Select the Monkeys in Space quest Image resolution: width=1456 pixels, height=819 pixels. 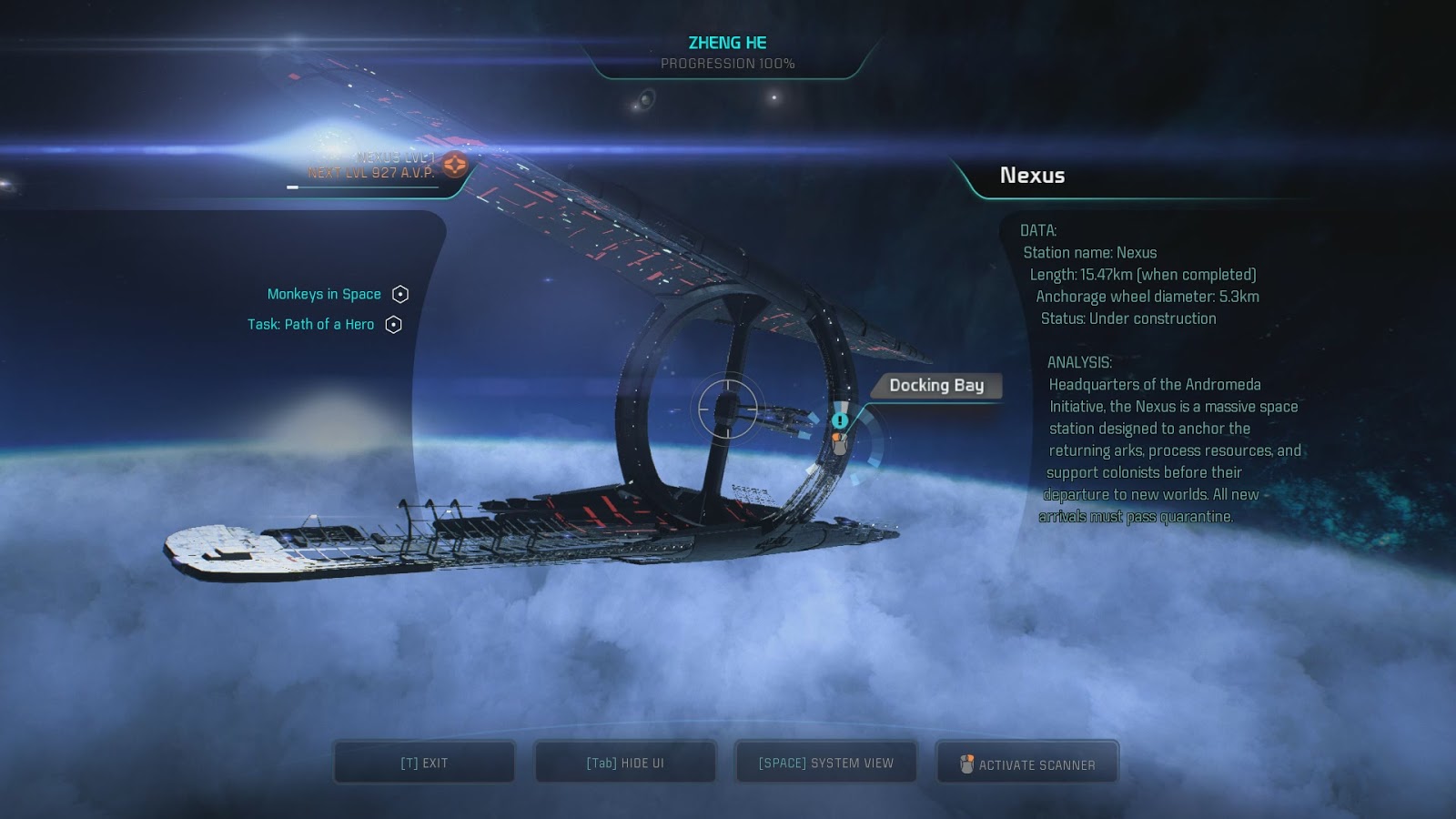(x=324, y=294)
